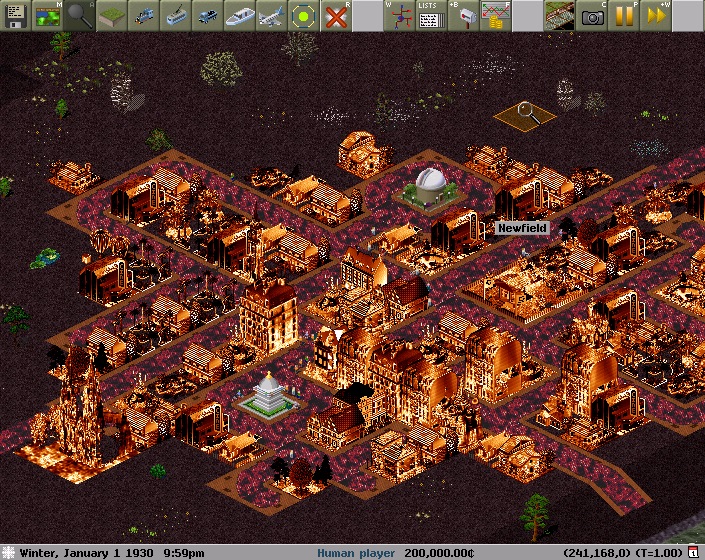
Task: Activate fast forward
Action: pyautogui.click(x=656, y=15)
